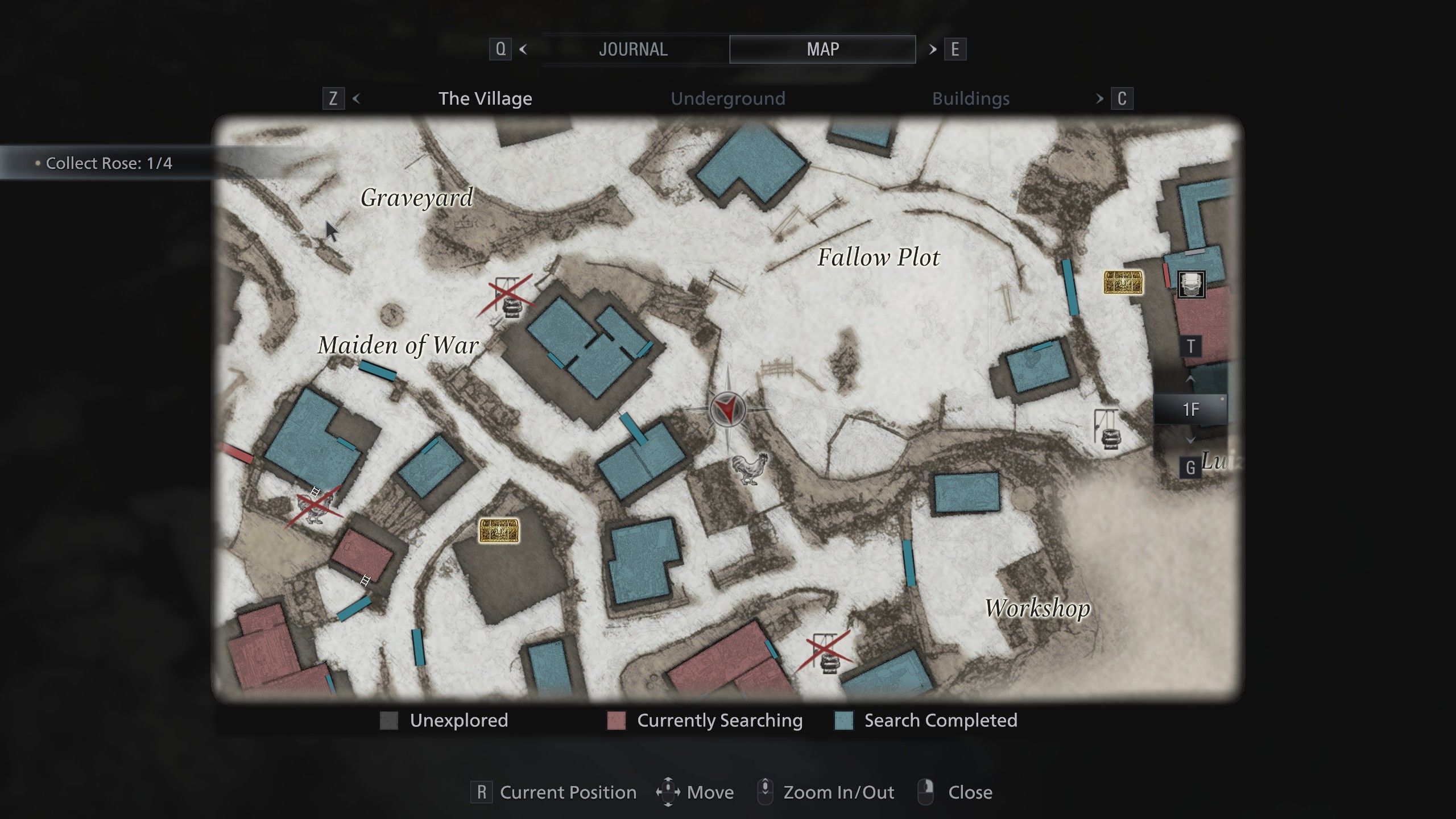Select the typewriter save point marker
The height and width of the screenshot is (819, 1456).
point(1191,284)
